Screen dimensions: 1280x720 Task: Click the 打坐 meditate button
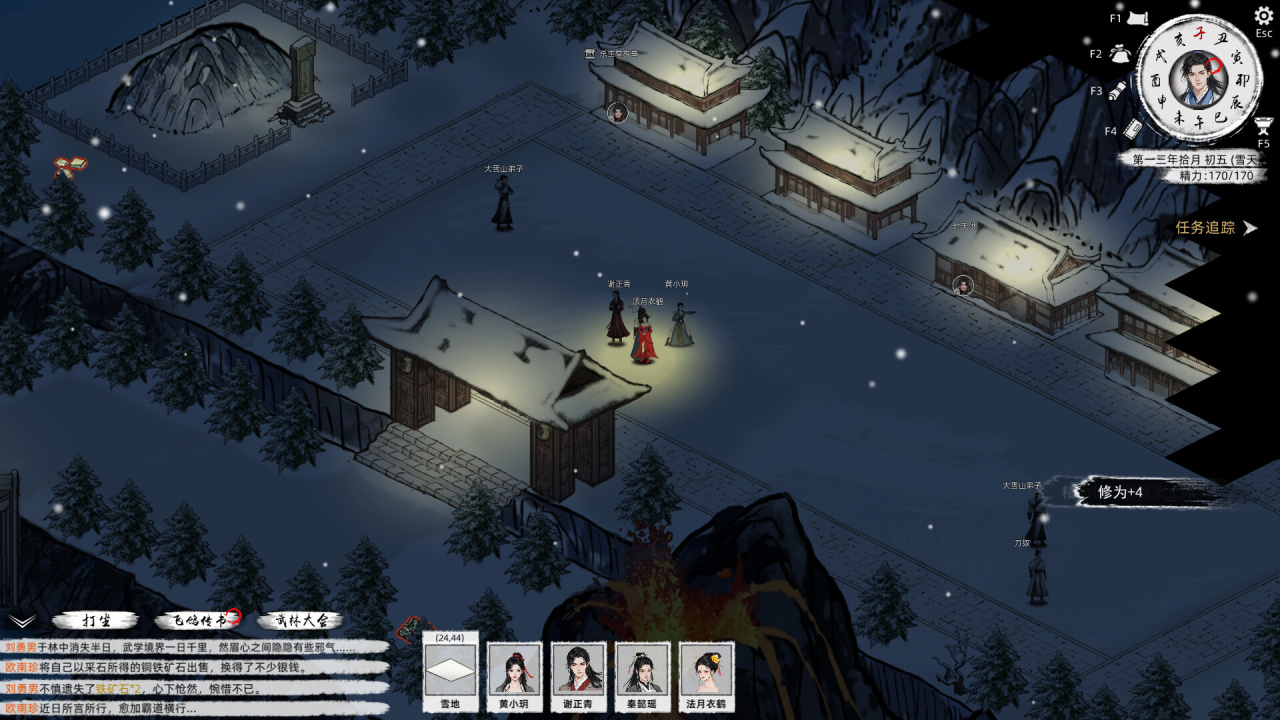[x=95, y=621]
